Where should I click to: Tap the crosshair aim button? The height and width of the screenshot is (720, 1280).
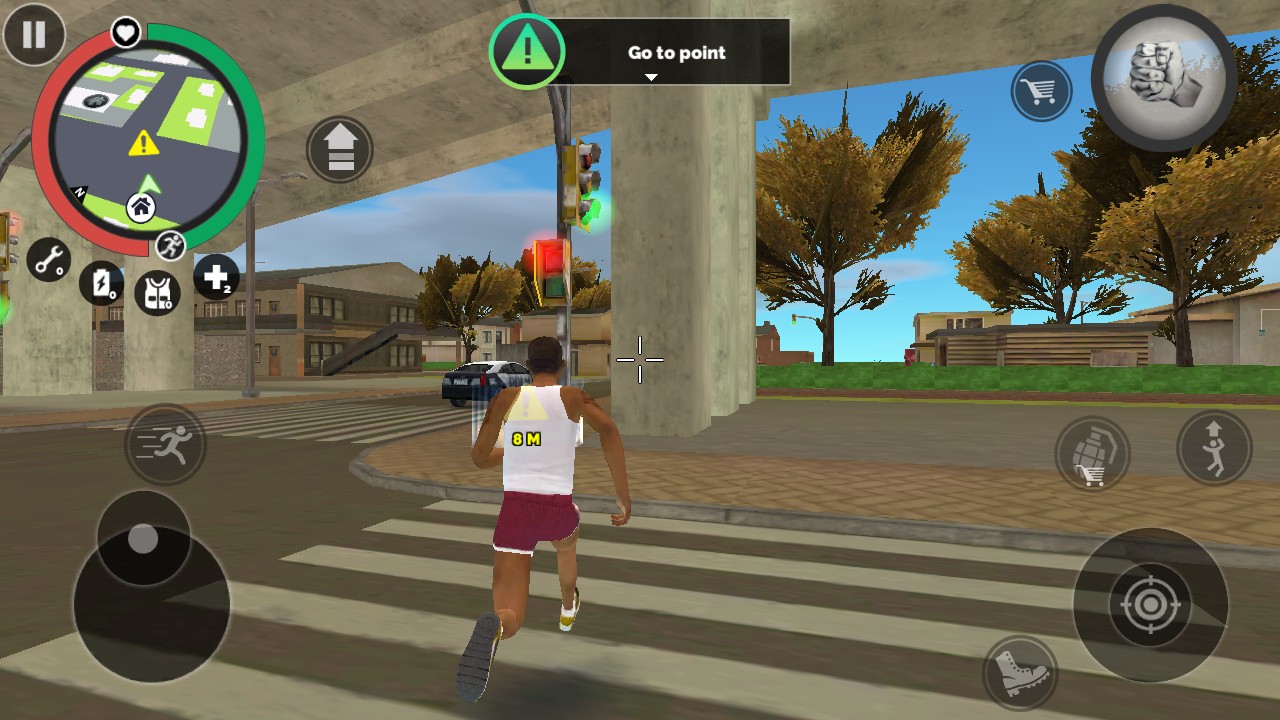(x=1150, y=604)
